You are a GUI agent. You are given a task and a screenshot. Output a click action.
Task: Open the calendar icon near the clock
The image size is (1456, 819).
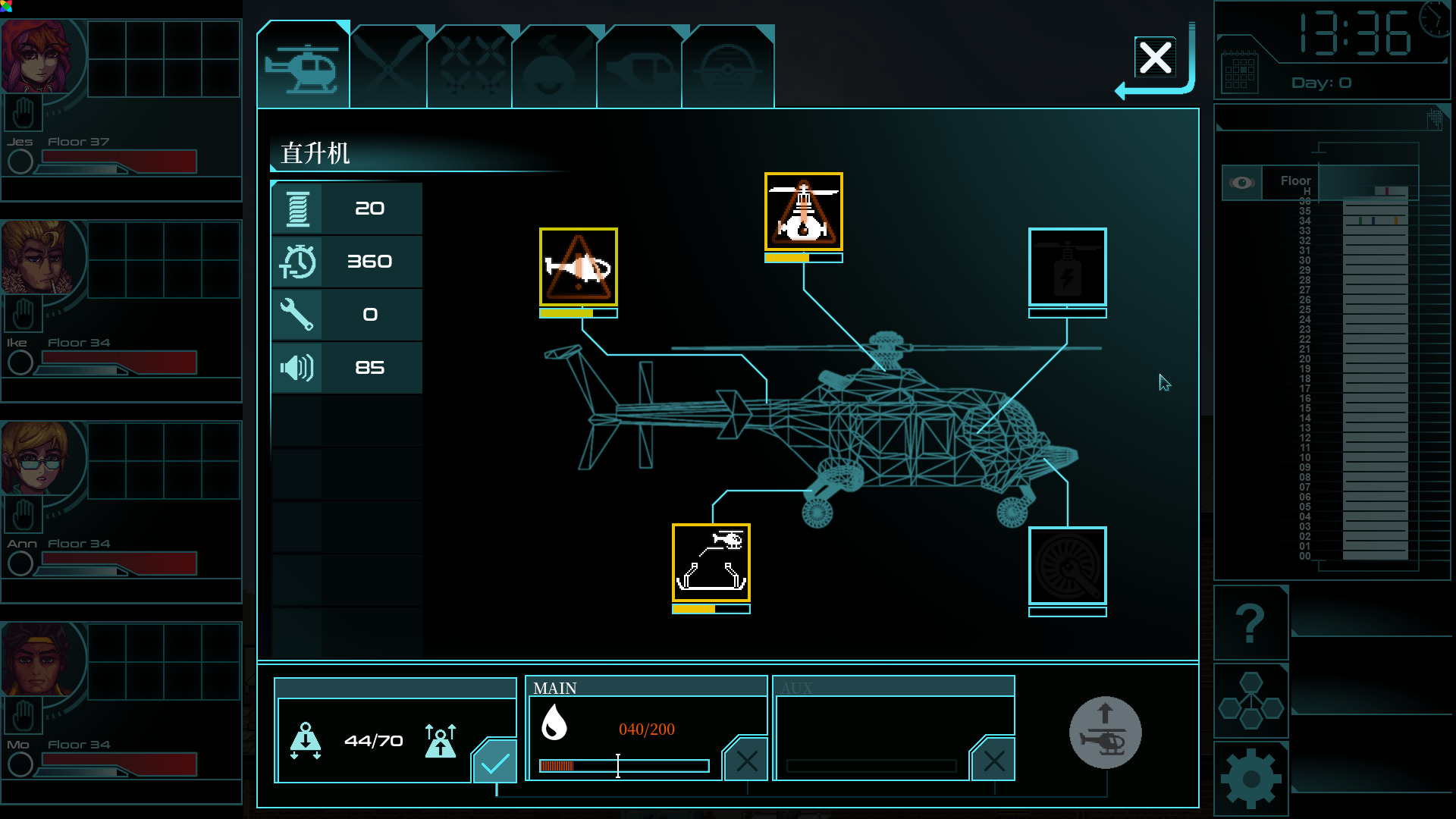1239,74
